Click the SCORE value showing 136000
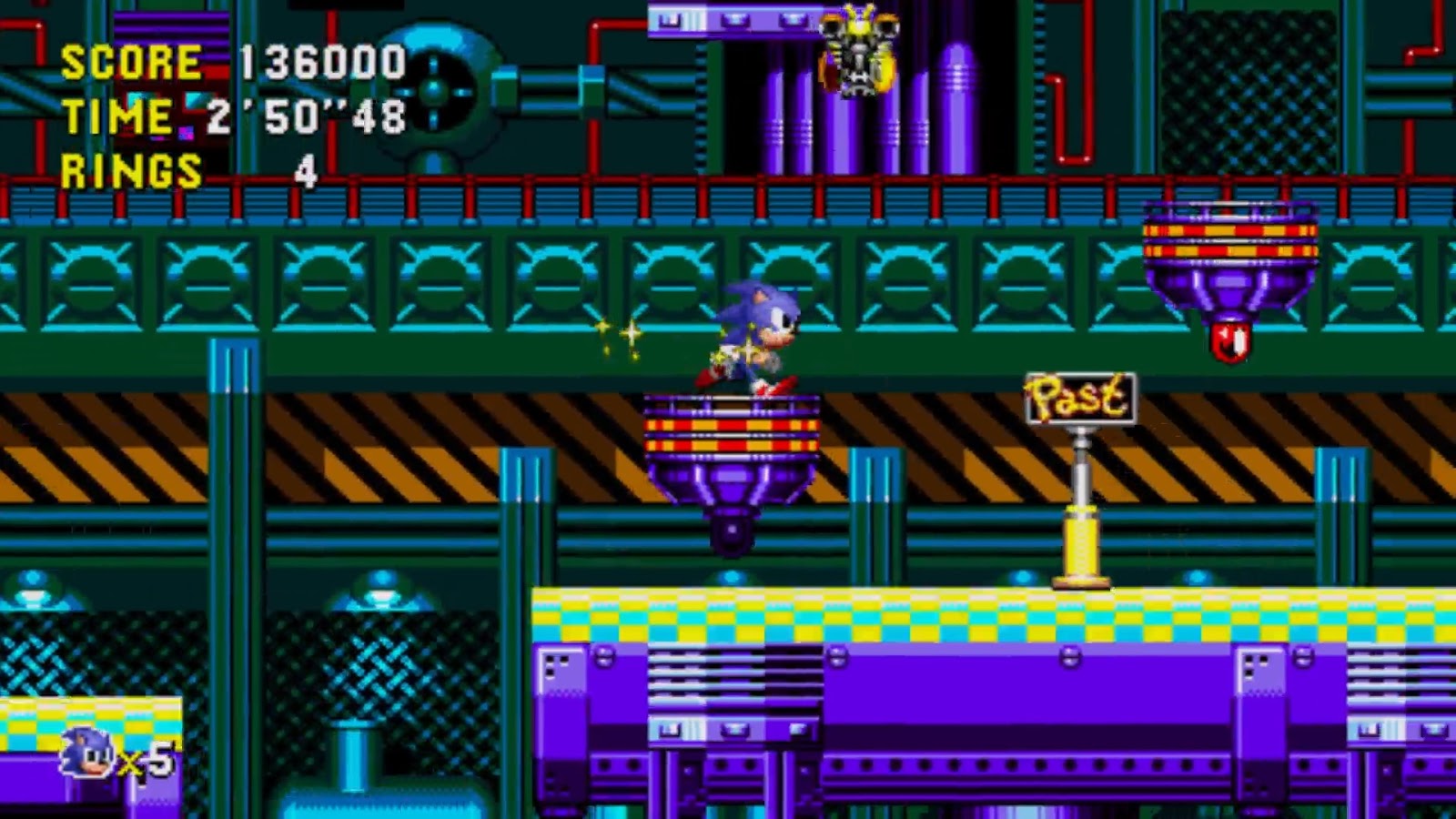1456x819 pixels. 318,64
